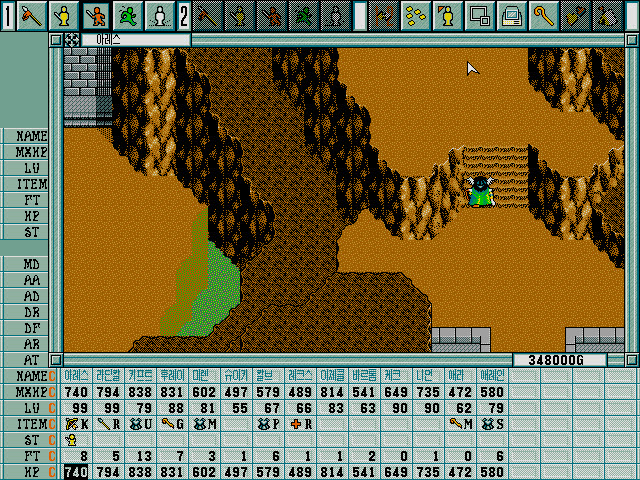
Task: Choose the green running figure icon
Action: click(x=127, y=15)
